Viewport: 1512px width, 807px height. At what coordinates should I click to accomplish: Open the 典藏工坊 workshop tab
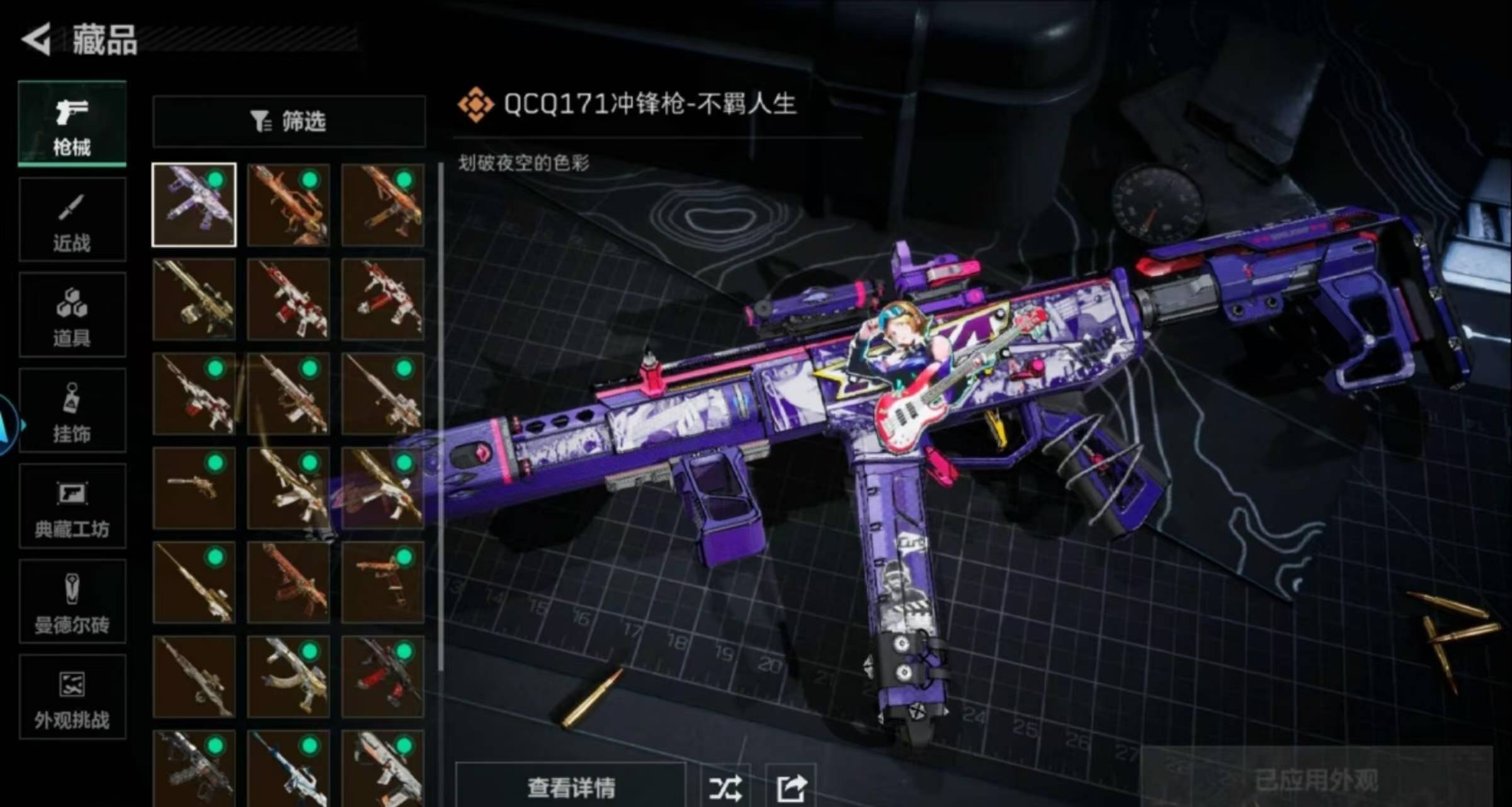pos(72,507)
